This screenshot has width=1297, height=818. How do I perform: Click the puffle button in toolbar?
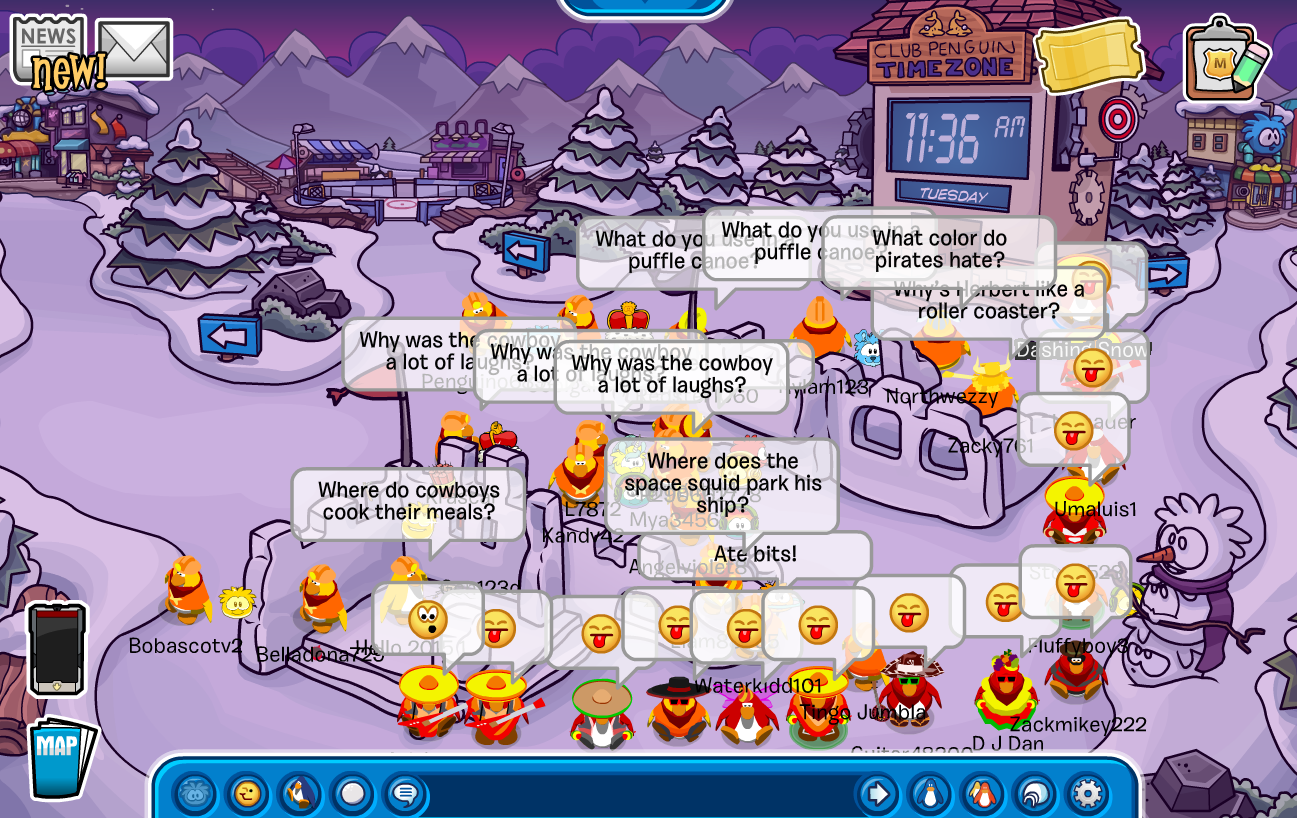[x=195, y=795]
